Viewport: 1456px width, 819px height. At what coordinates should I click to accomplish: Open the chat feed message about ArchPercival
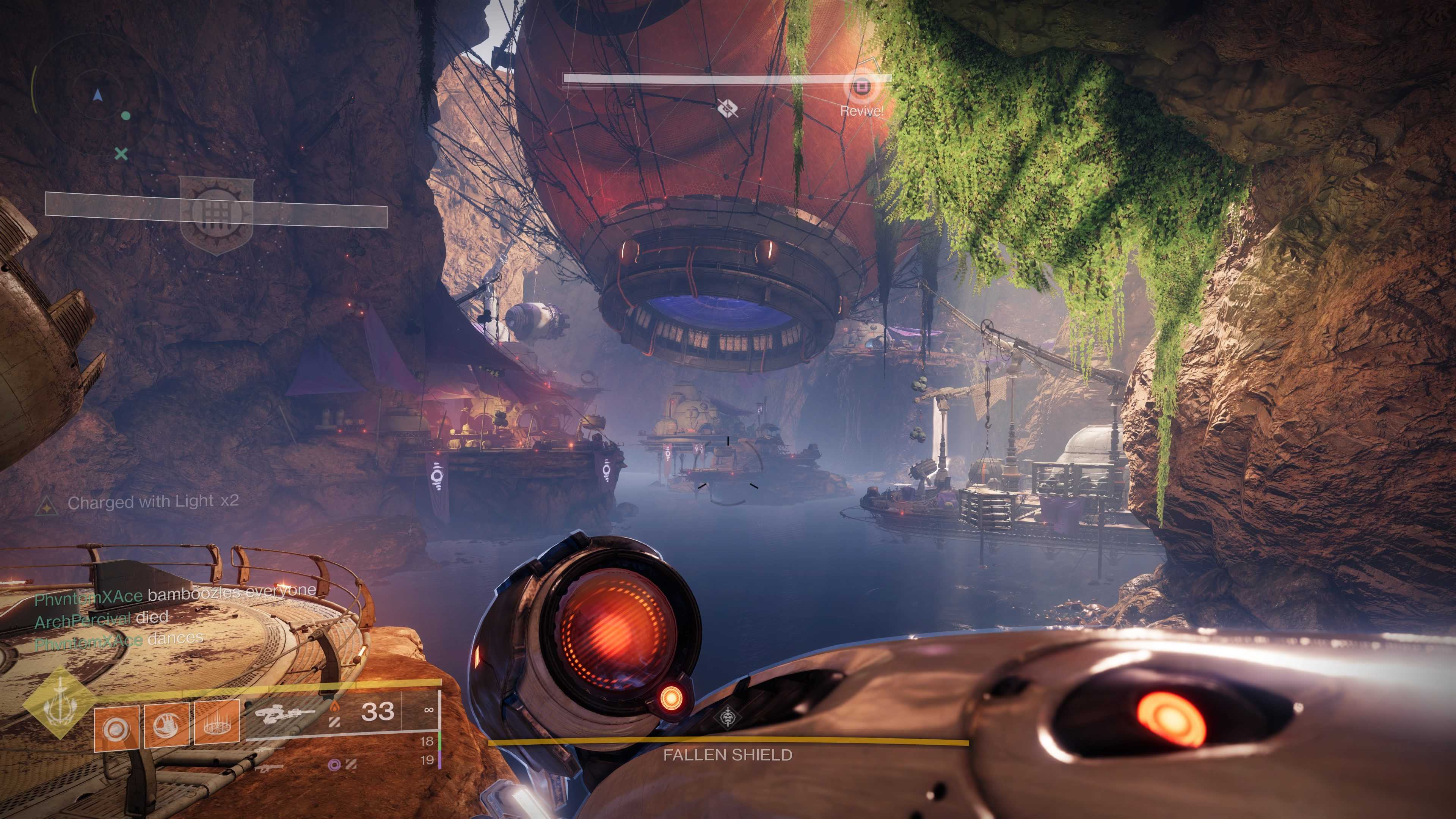pyautogui.click(x=102, y=618)
